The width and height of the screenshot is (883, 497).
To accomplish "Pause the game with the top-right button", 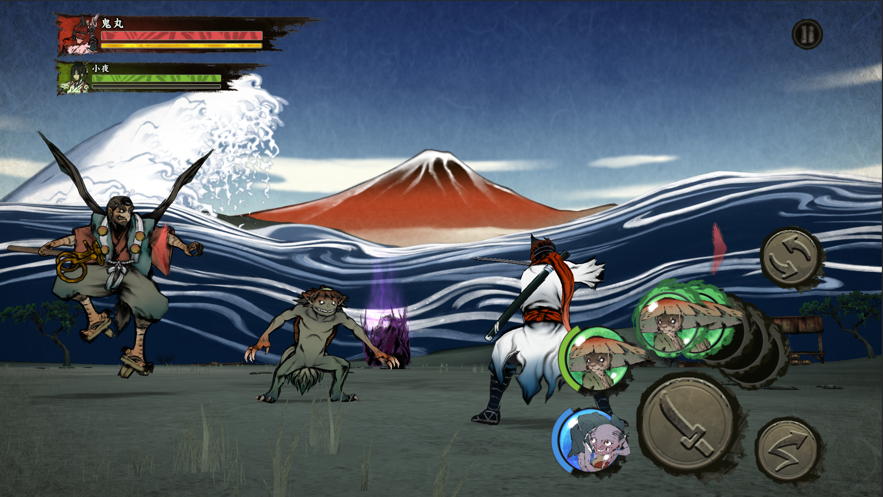I will (806, 35).
